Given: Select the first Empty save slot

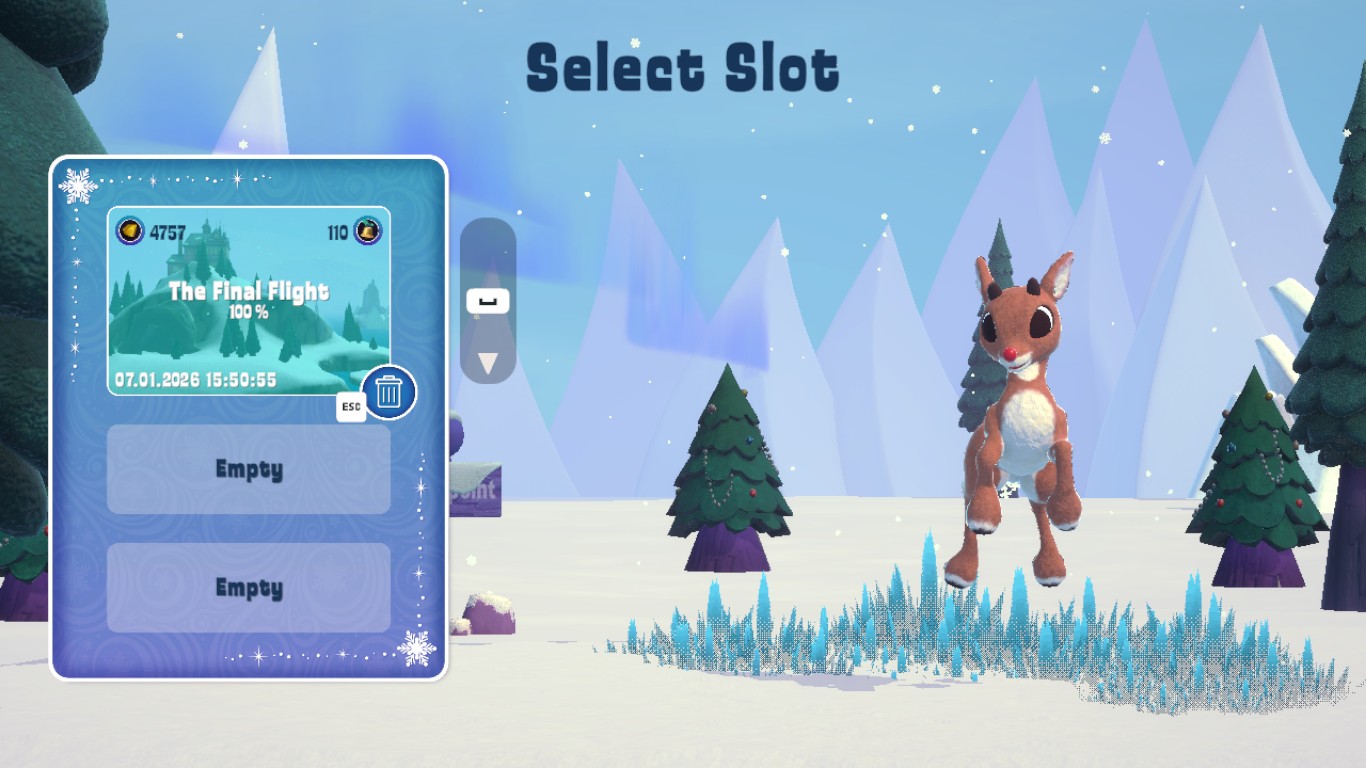Looking at the screenshot, I should pos(248,470).
